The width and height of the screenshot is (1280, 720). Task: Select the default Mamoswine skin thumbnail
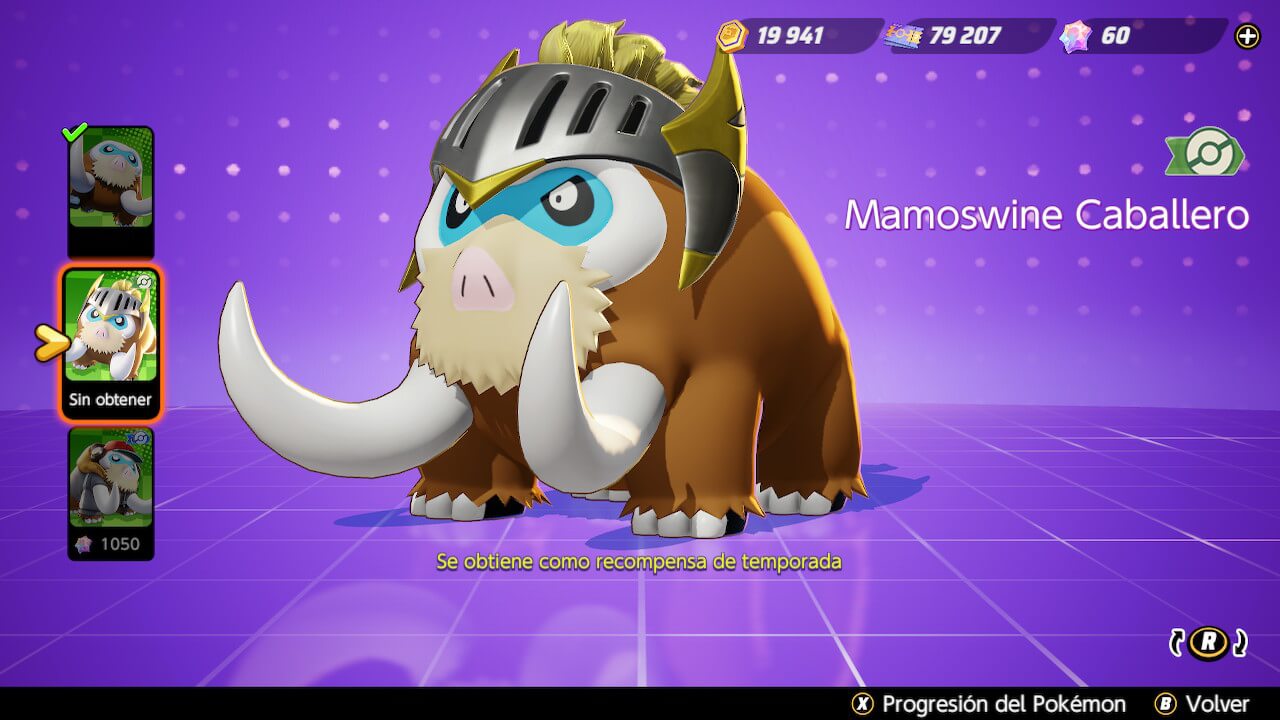110,180
